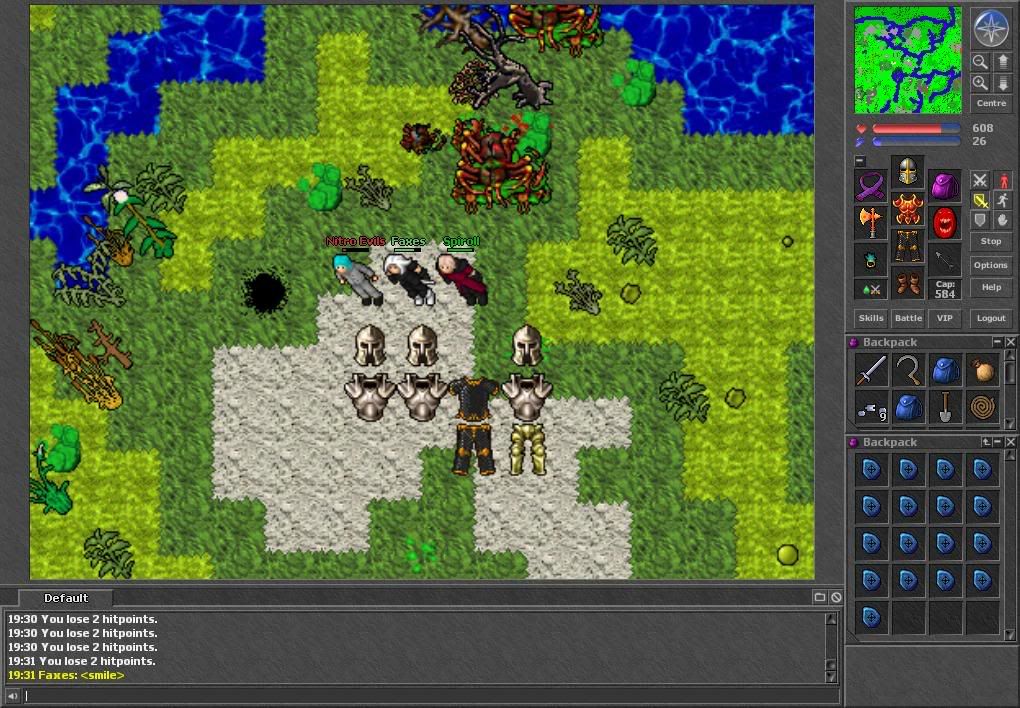The width and height of the screenshot is (1020, 708).
Task: Log out with the Logout button
Action: click(x=990, y=318)
